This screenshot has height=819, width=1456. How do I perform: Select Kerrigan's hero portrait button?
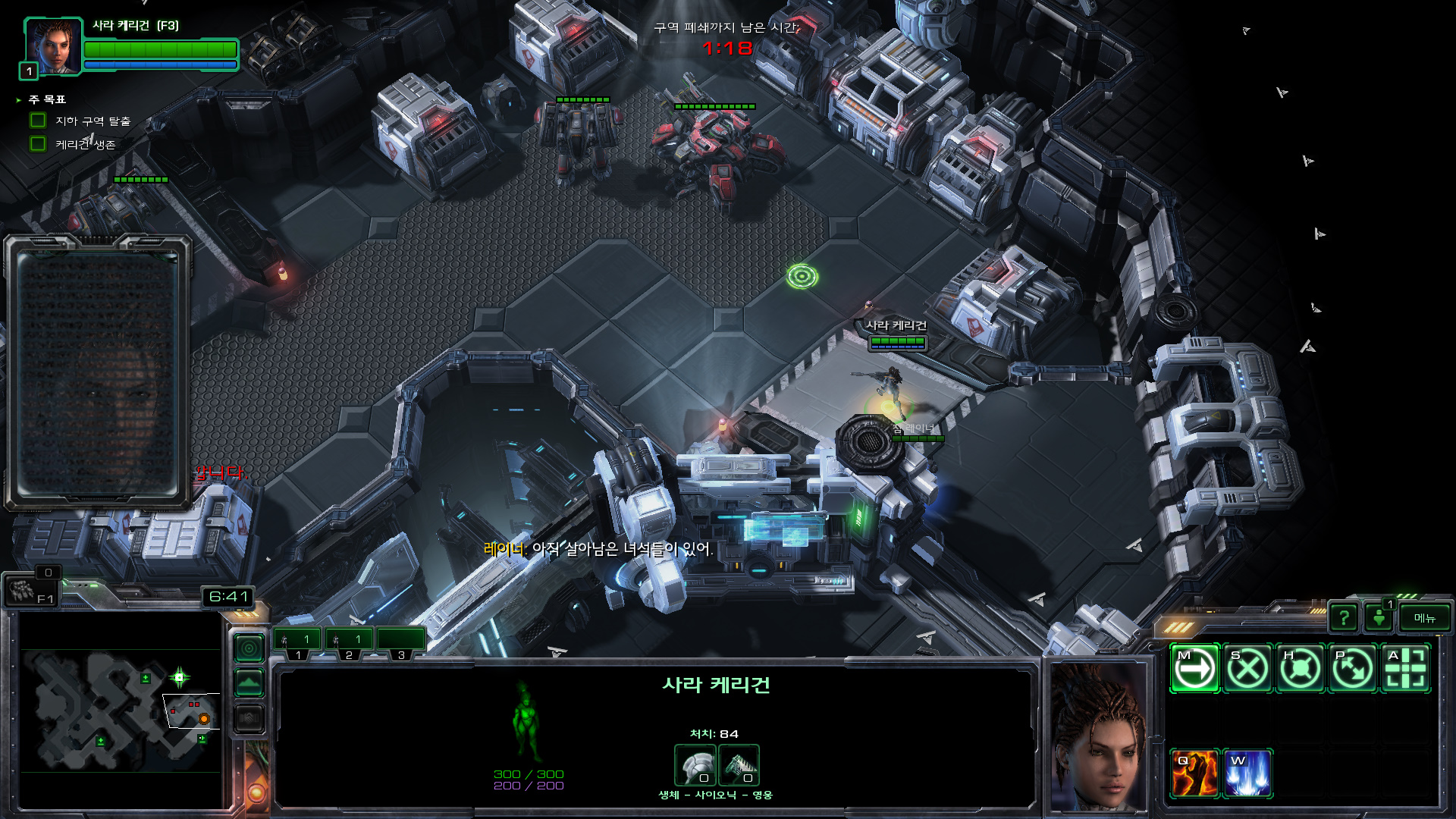pos(53,47)
